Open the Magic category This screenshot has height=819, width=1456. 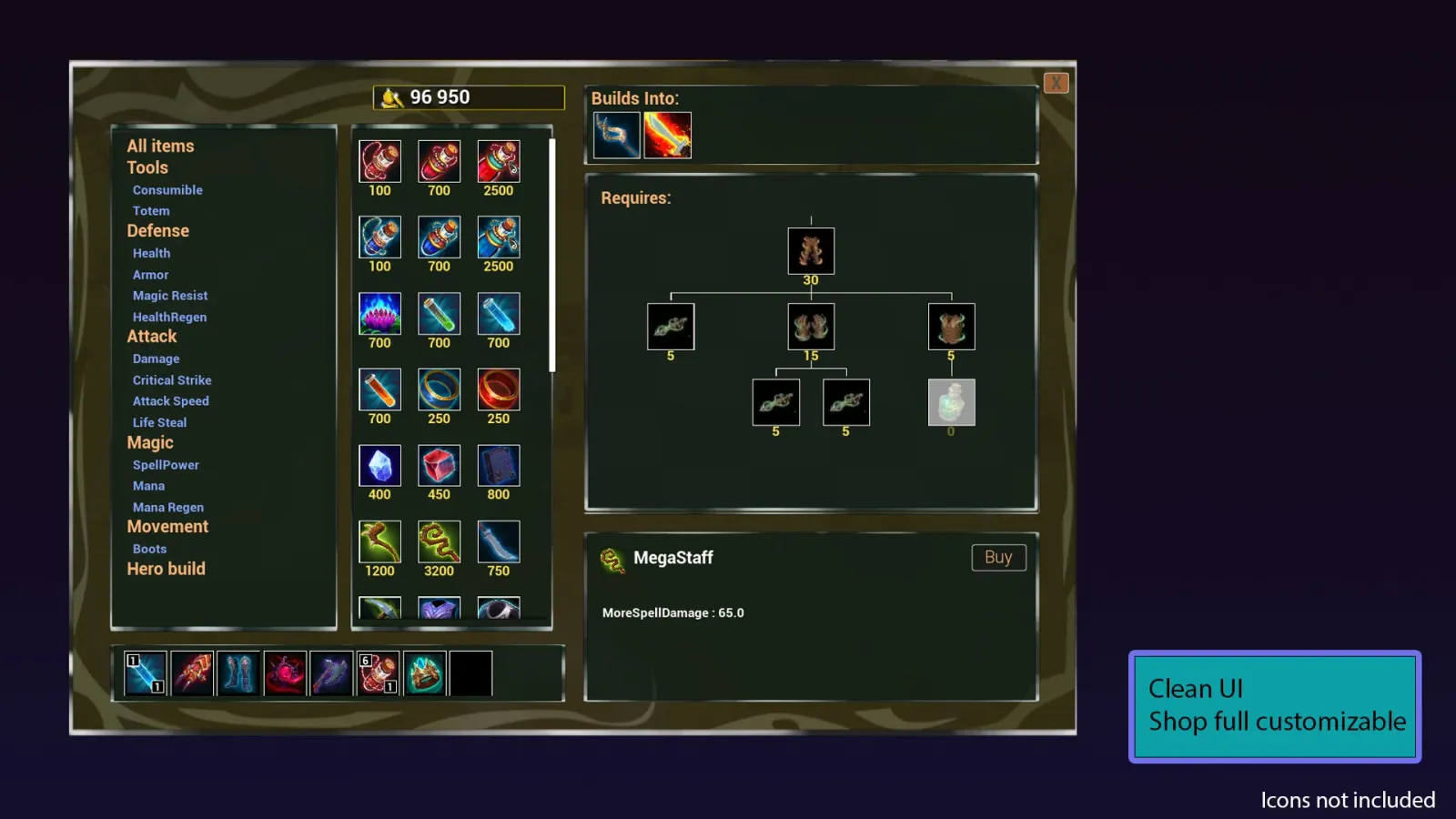coord(149,442)
